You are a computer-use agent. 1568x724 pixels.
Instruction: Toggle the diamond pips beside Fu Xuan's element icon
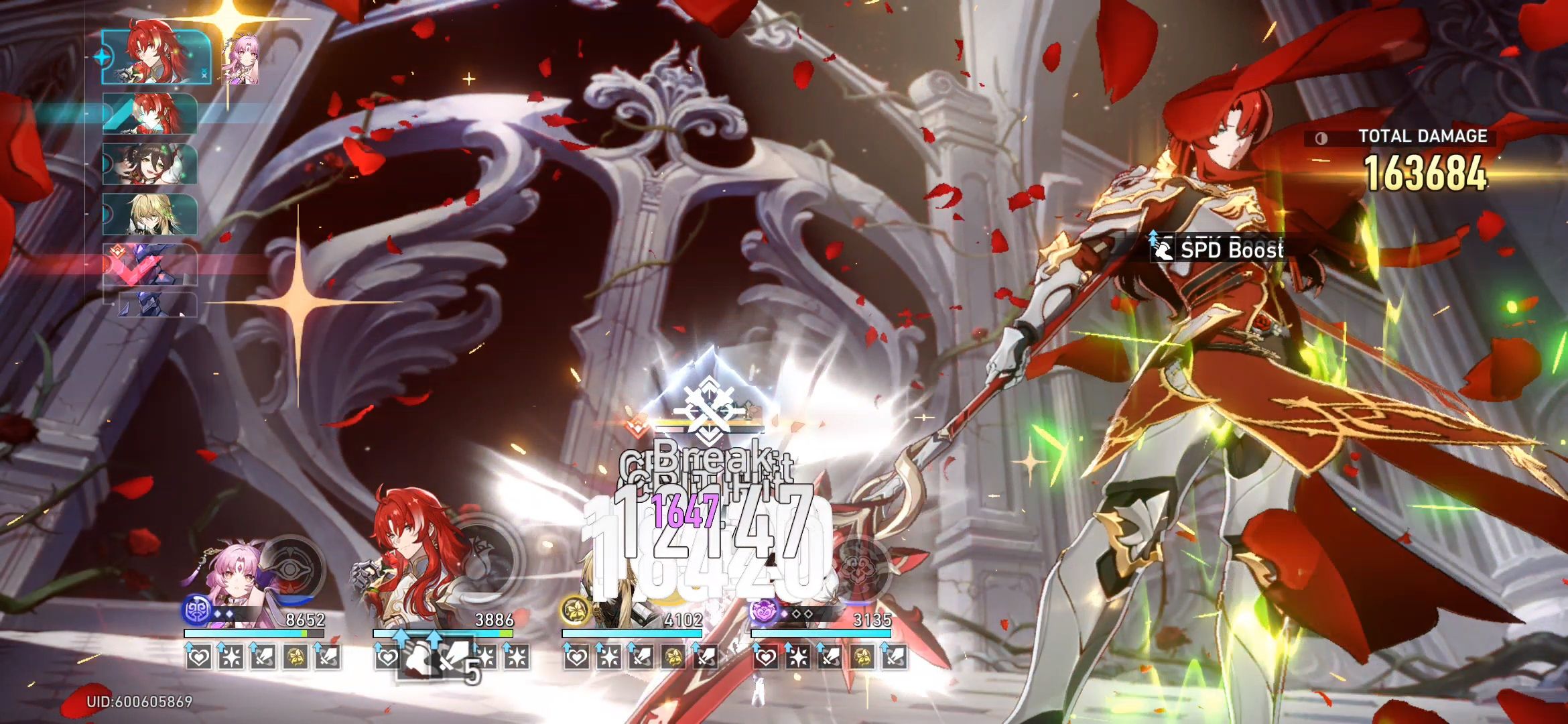pos(223,614)
